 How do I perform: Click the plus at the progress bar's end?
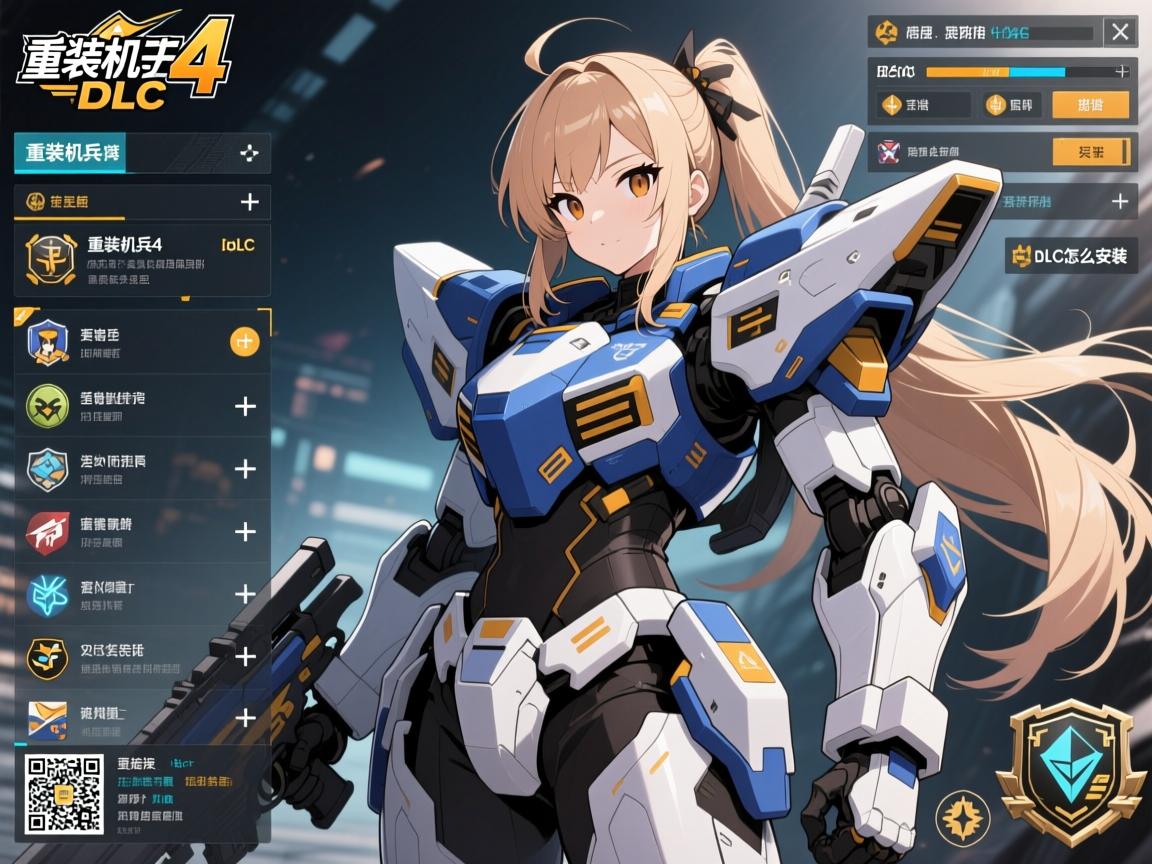(1122, 72)
